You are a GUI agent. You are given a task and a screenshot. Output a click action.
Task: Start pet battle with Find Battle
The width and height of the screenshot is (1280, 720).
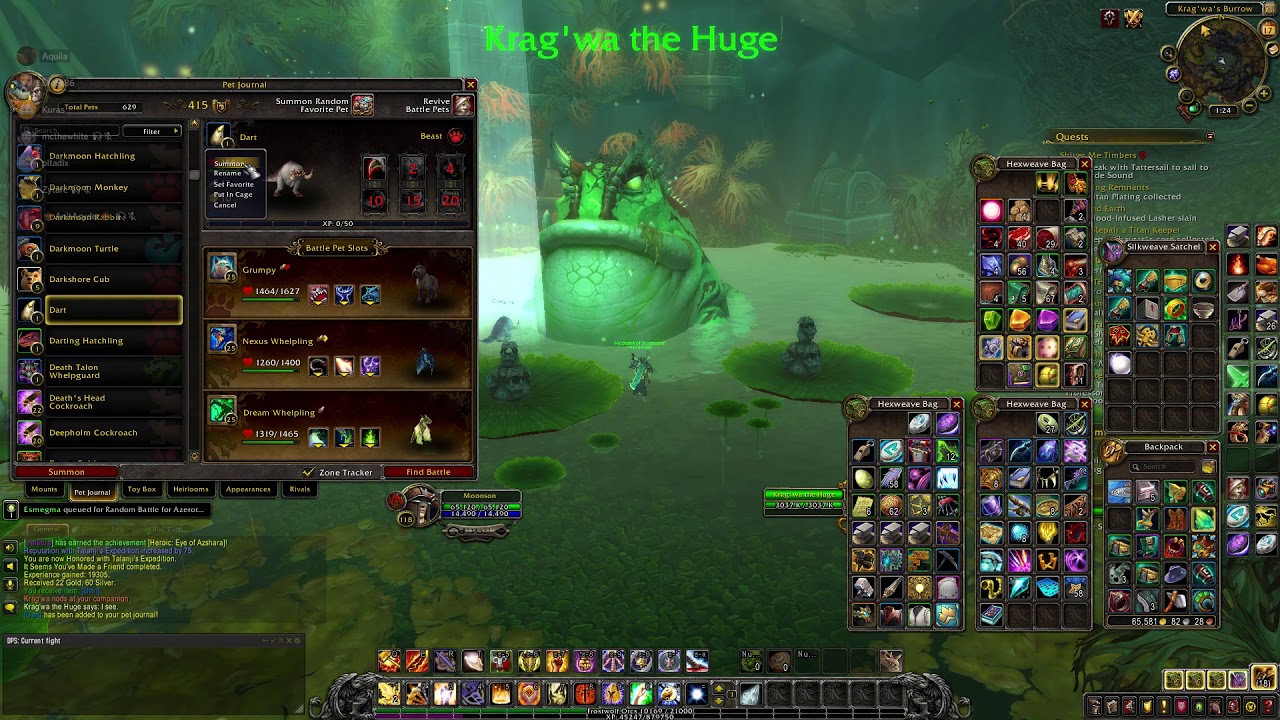click(x=428, y=472)
